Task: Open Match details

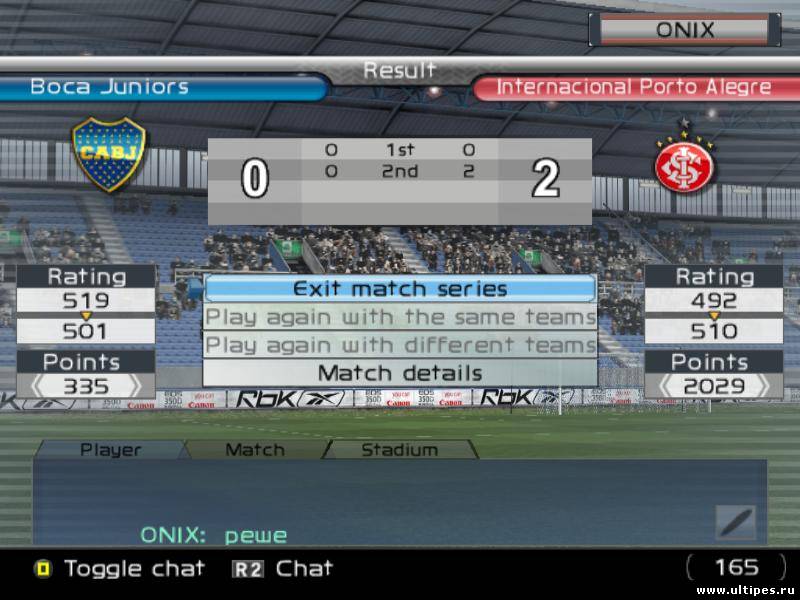Action: [400, 373]
